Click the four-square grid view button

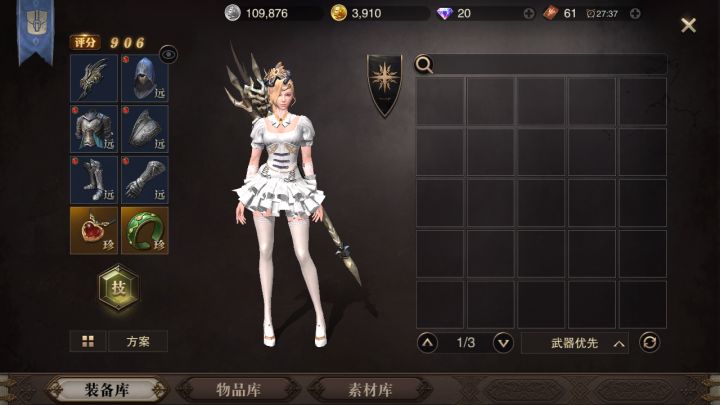88,341
